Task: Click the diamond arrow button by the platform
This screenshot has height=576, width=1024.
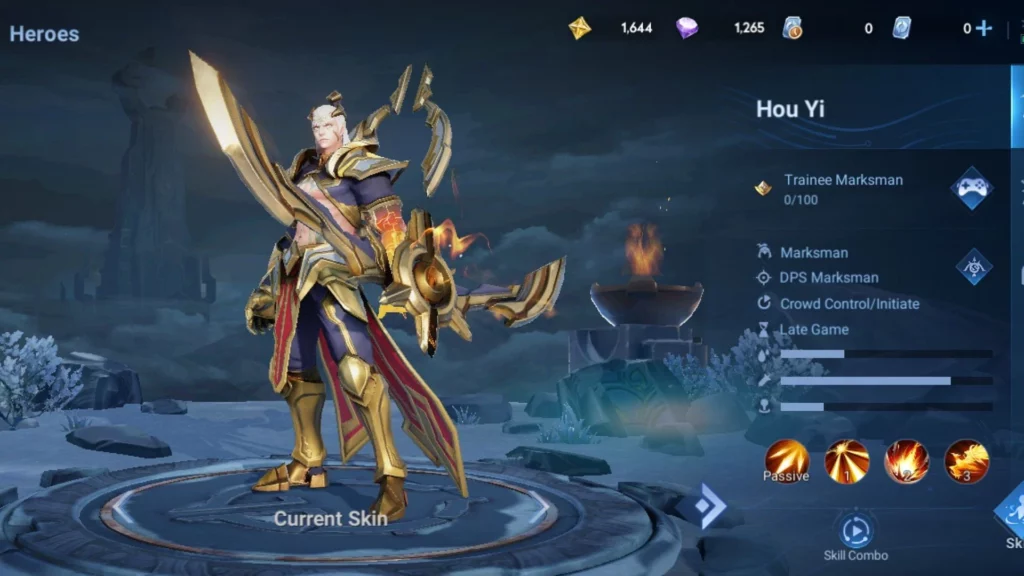Action: click(x=709, y=507)
